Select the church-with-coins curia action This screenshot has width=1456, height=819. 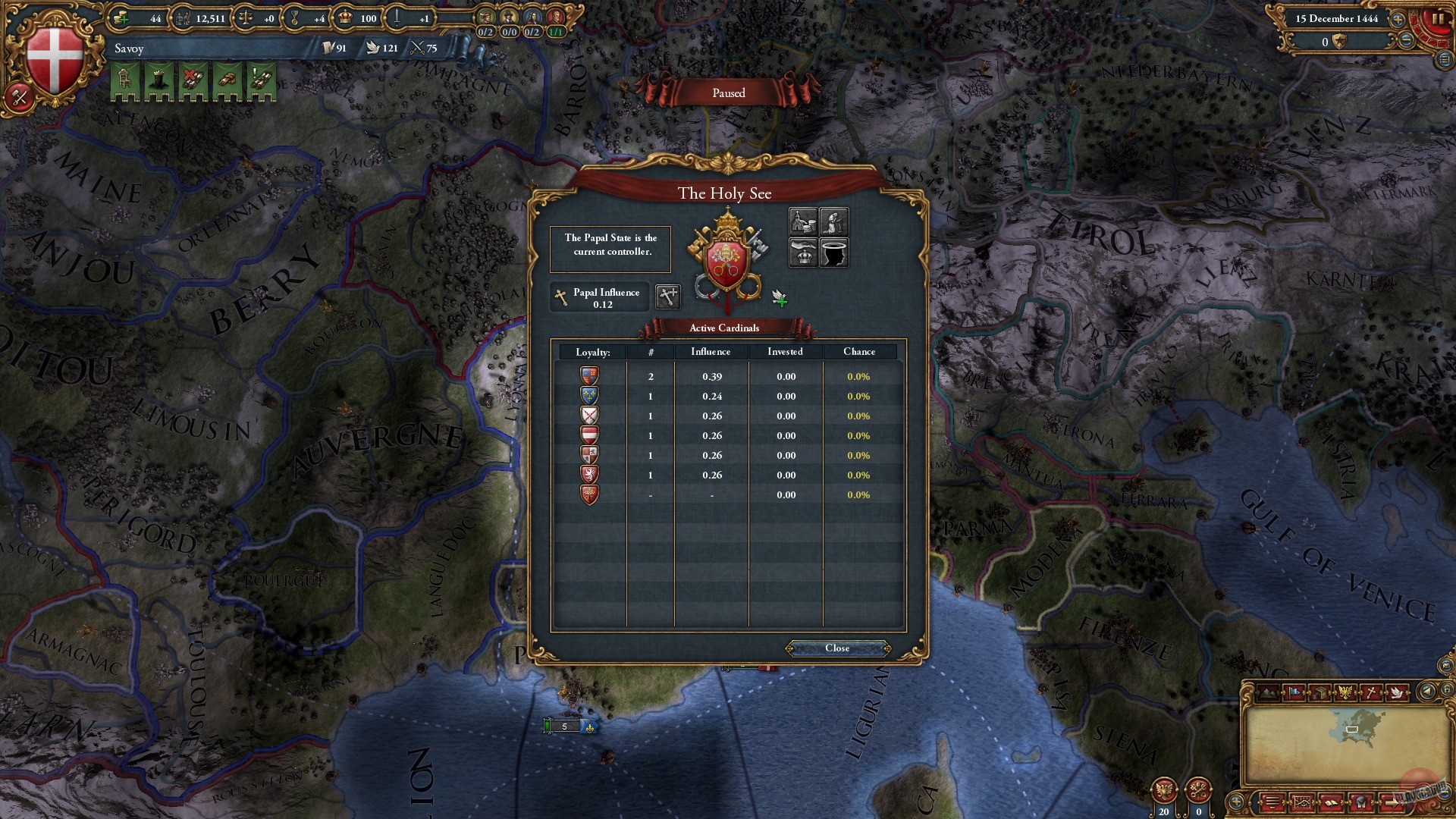coord(804,221)
